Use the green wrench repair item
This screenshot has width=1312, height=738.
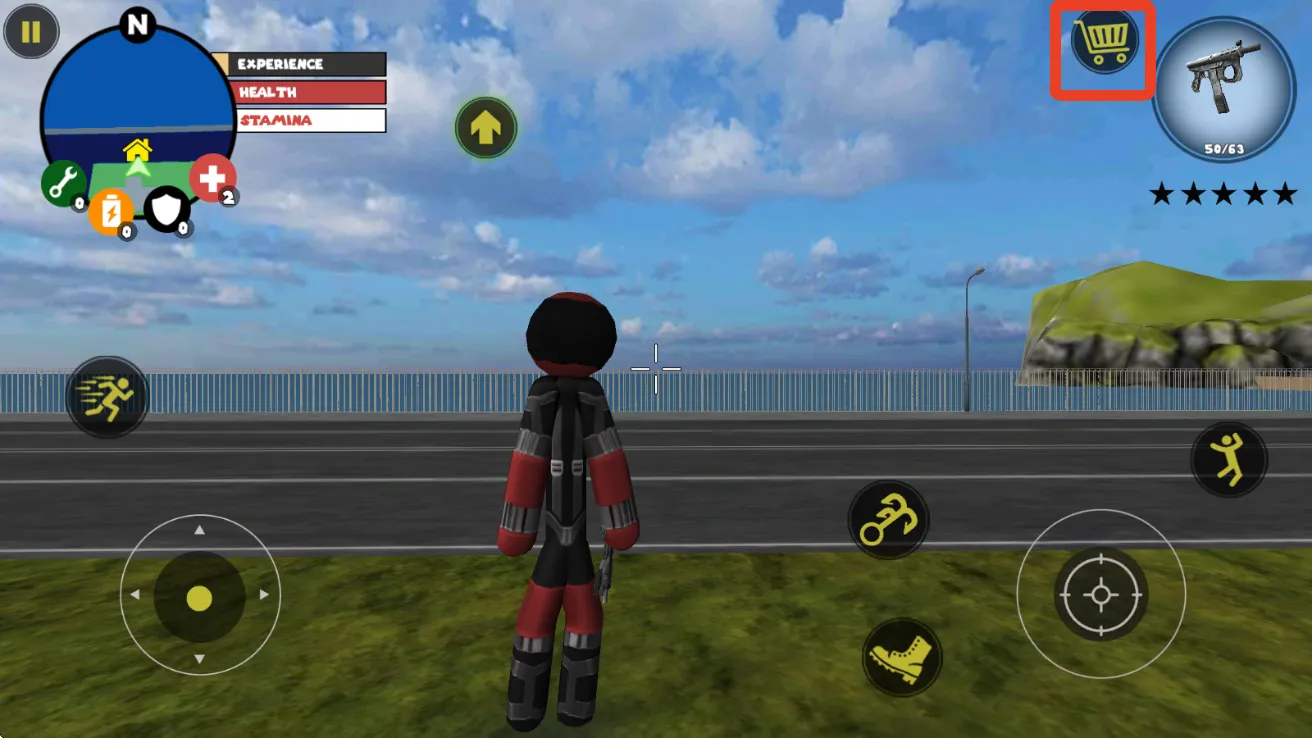62,183
